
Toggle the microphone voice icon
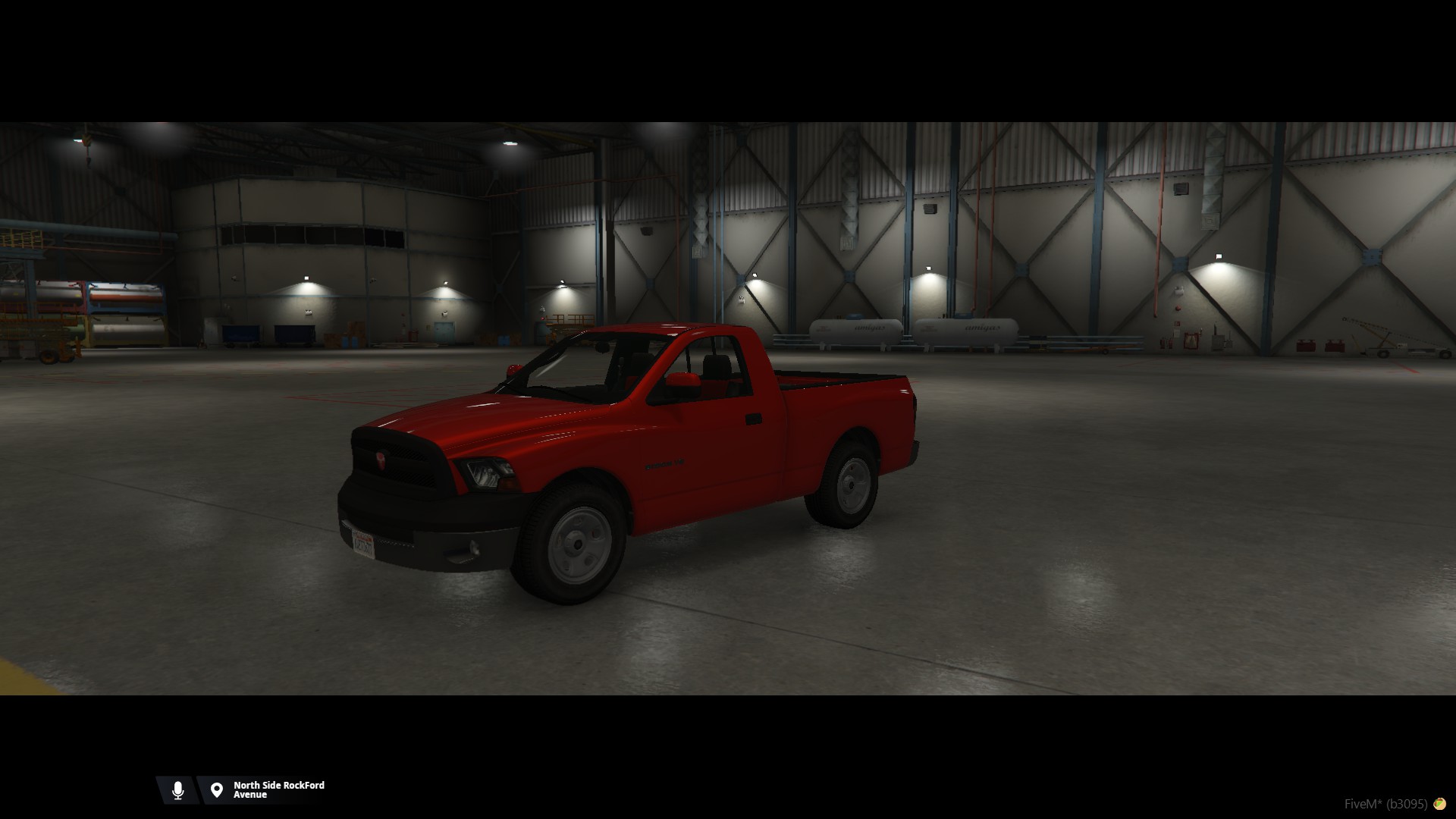(178, 790)
